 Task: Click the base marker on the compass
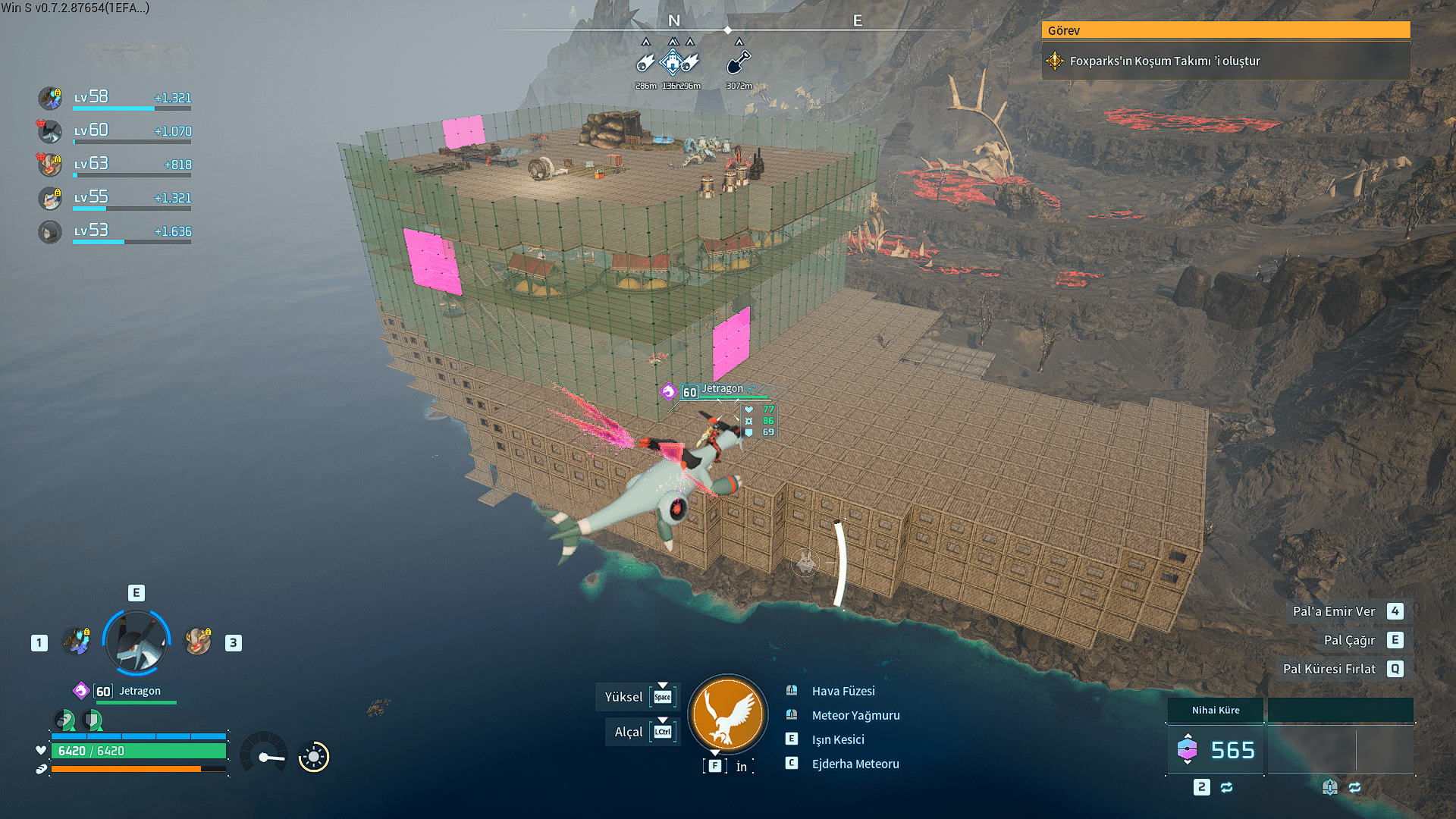672,62
